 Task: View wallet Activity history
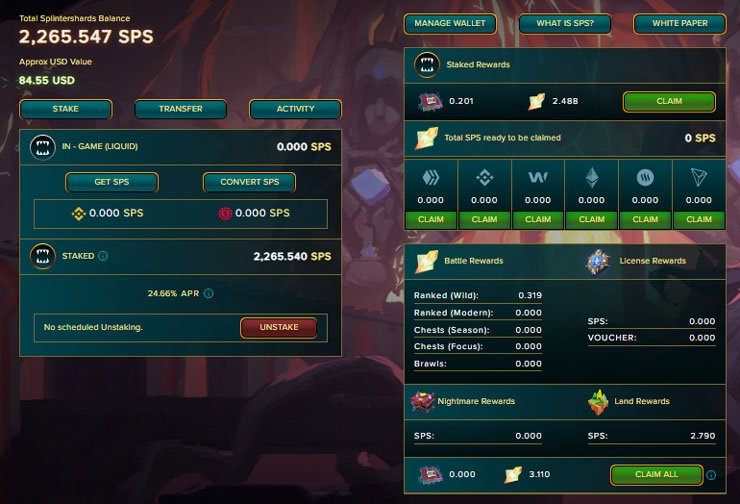(x=295, y=109)
